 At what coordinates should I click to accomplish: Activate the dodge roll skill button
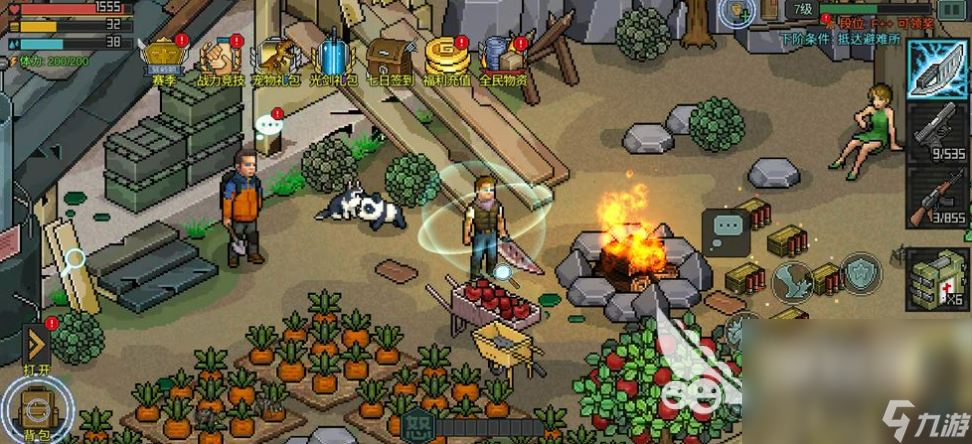point(793,283)
